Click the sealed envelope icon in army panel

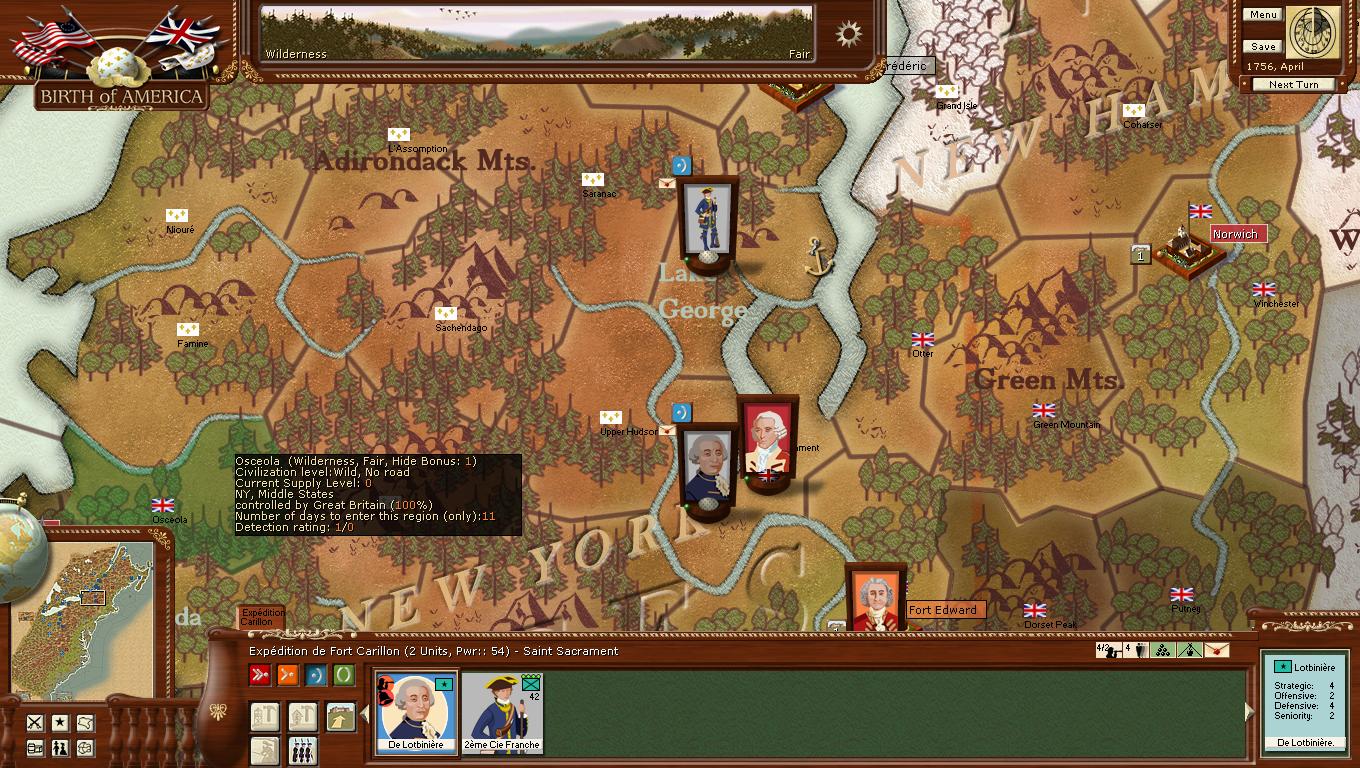[x=1216, y=651]
